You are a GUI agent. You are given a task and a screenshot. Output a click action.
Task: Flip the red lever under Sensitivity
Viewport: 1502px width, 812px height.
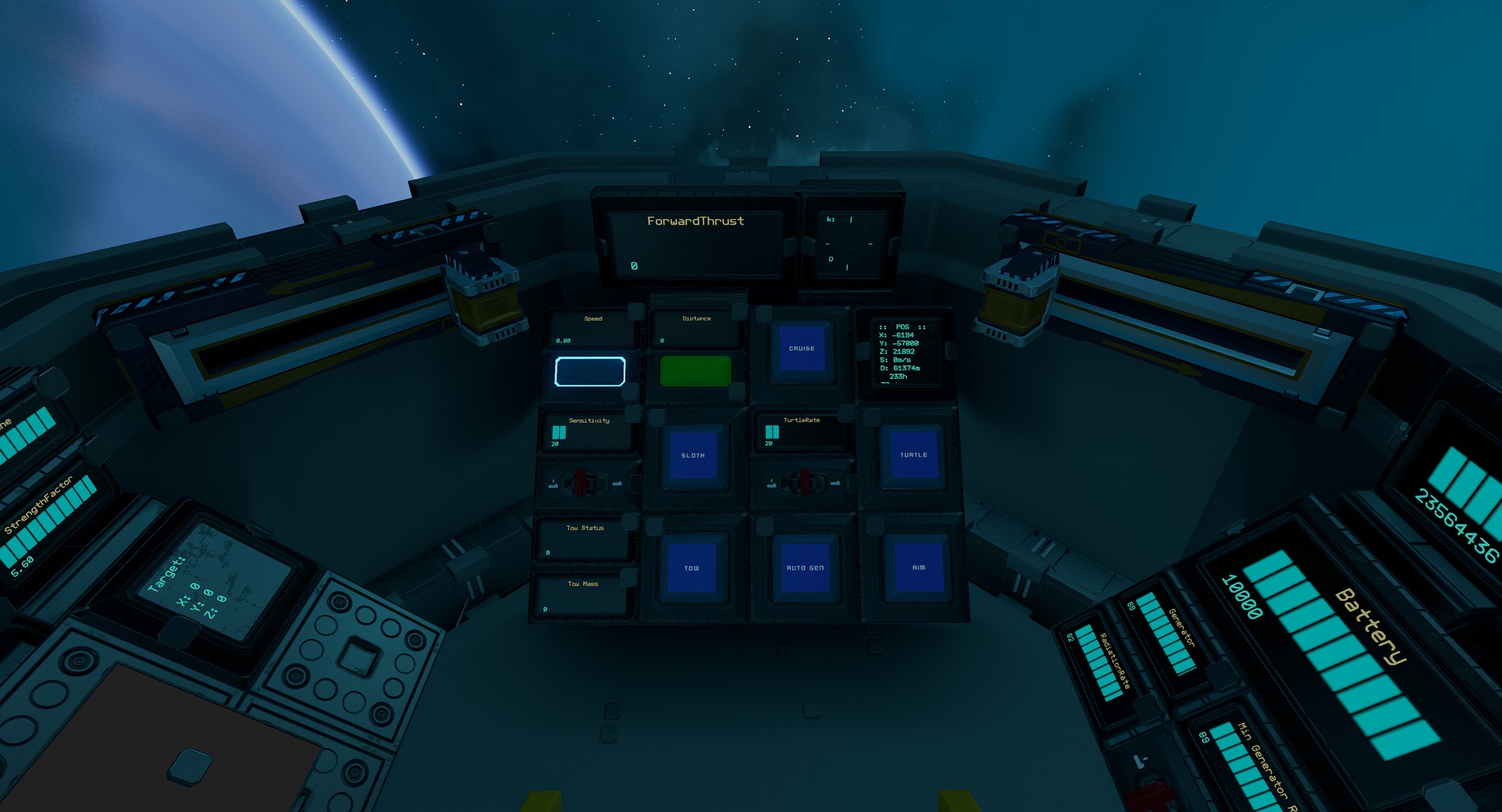(581, 482)
